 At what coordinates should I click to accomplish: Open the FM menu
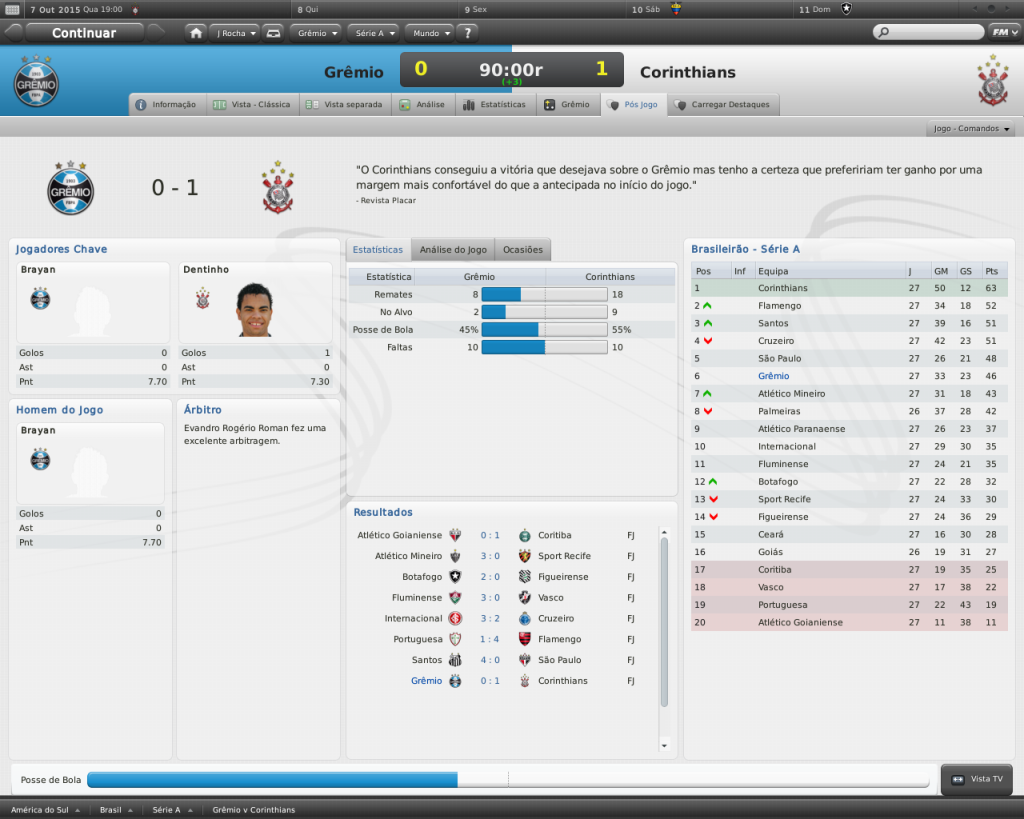1002,33
